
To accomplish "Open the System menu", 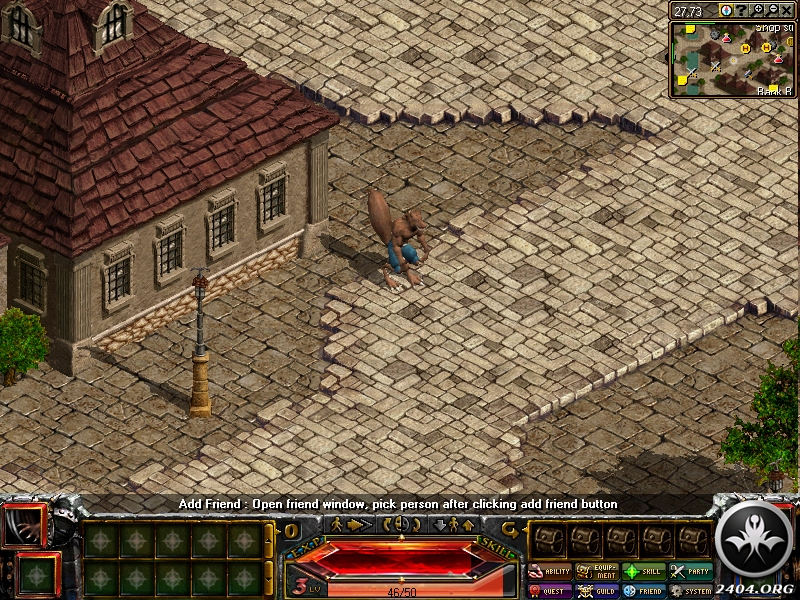I will [690, 591].
